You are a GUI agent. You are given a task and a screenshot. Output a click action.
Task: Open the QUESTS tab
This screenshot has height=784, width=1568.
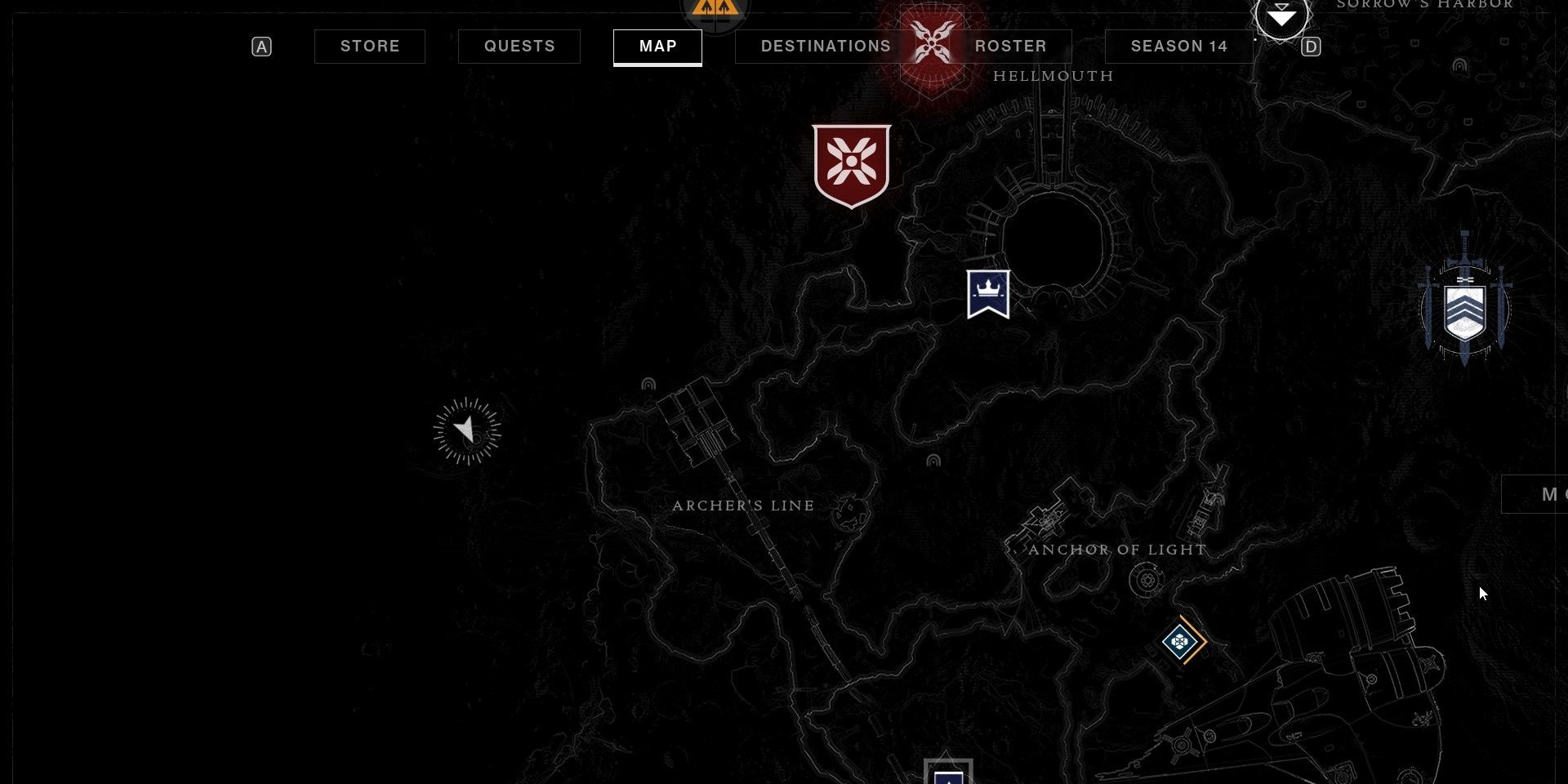coord(519,47)
